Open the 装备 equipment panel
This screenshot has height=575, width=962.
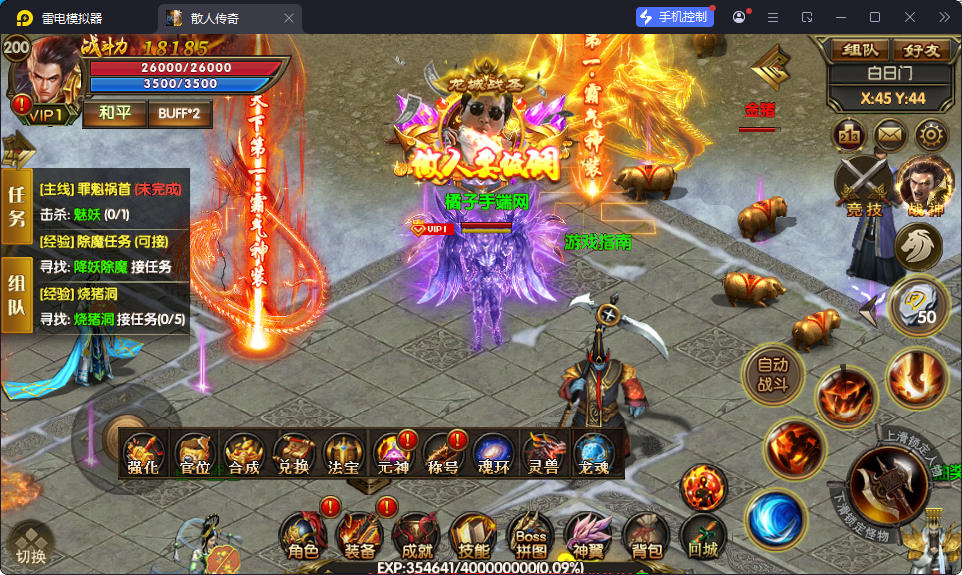click(x=359, y=535)
